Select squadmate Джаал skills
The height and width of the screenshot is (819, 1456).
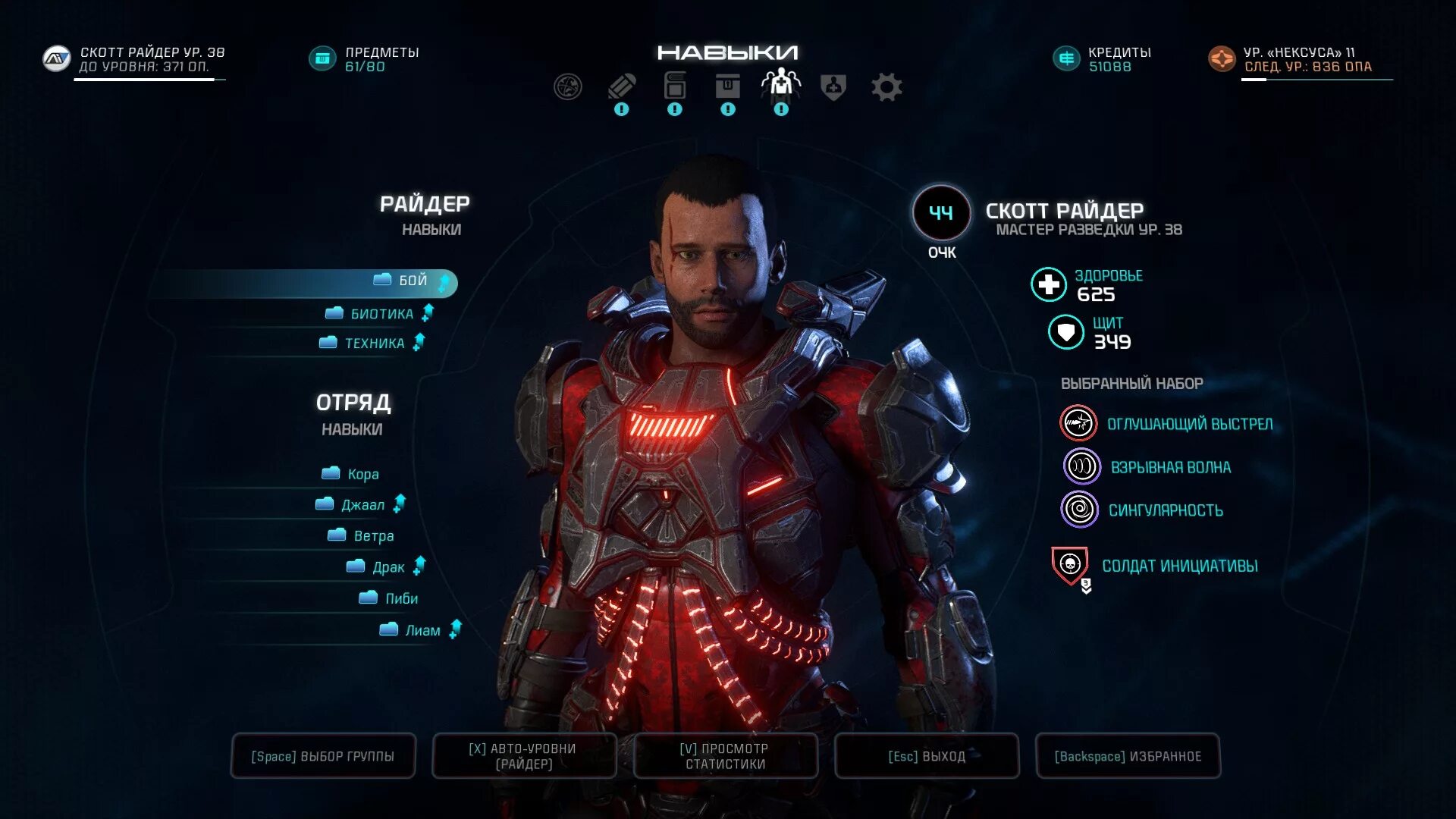coord(362,506)
